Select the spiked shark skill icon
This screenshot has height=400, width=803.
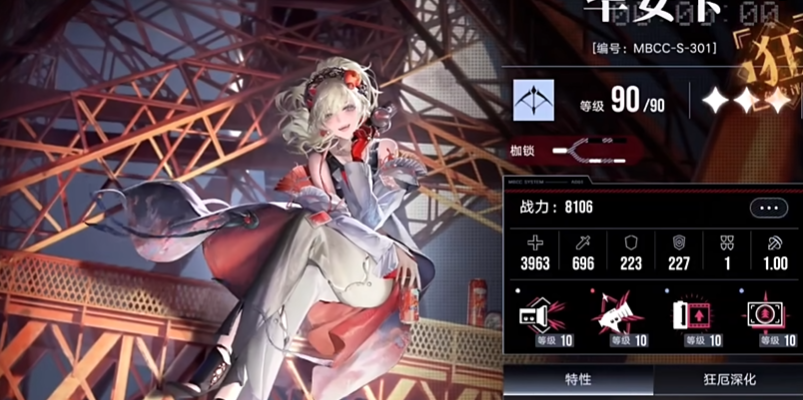pyautogui.click(x=617, y=317)
